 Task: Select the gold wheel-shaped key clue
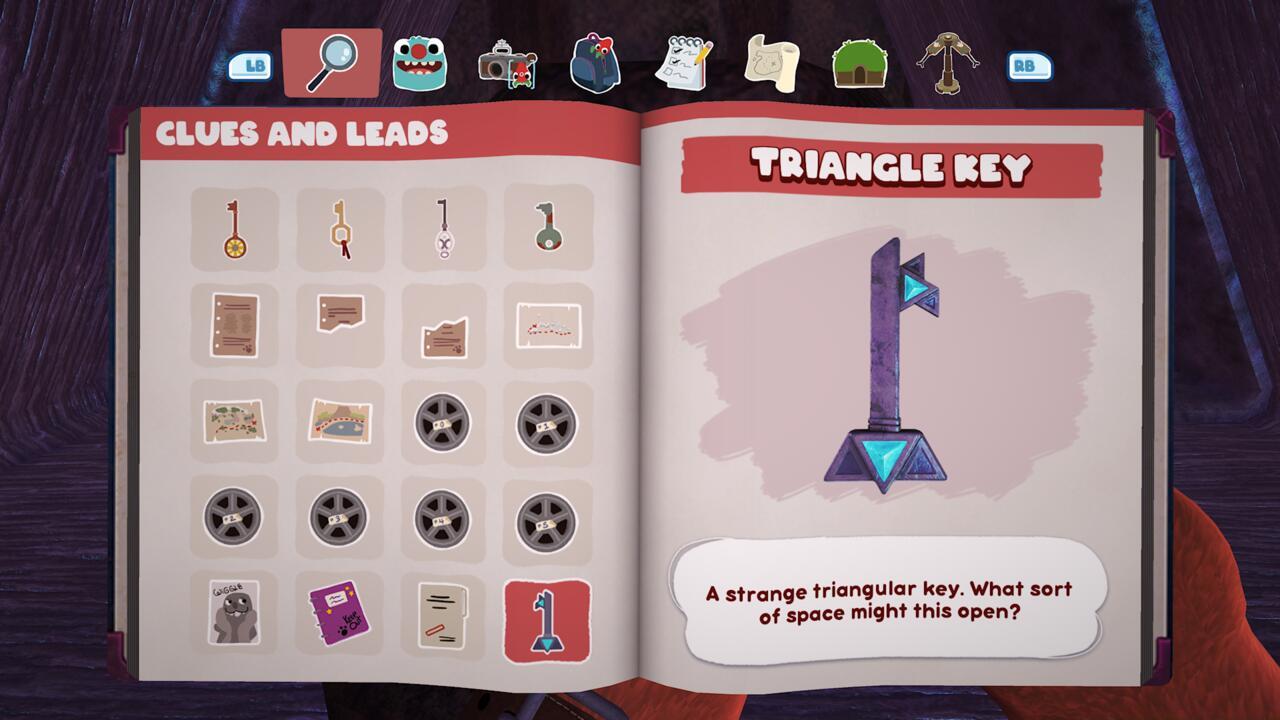click(x=235, y=227)
